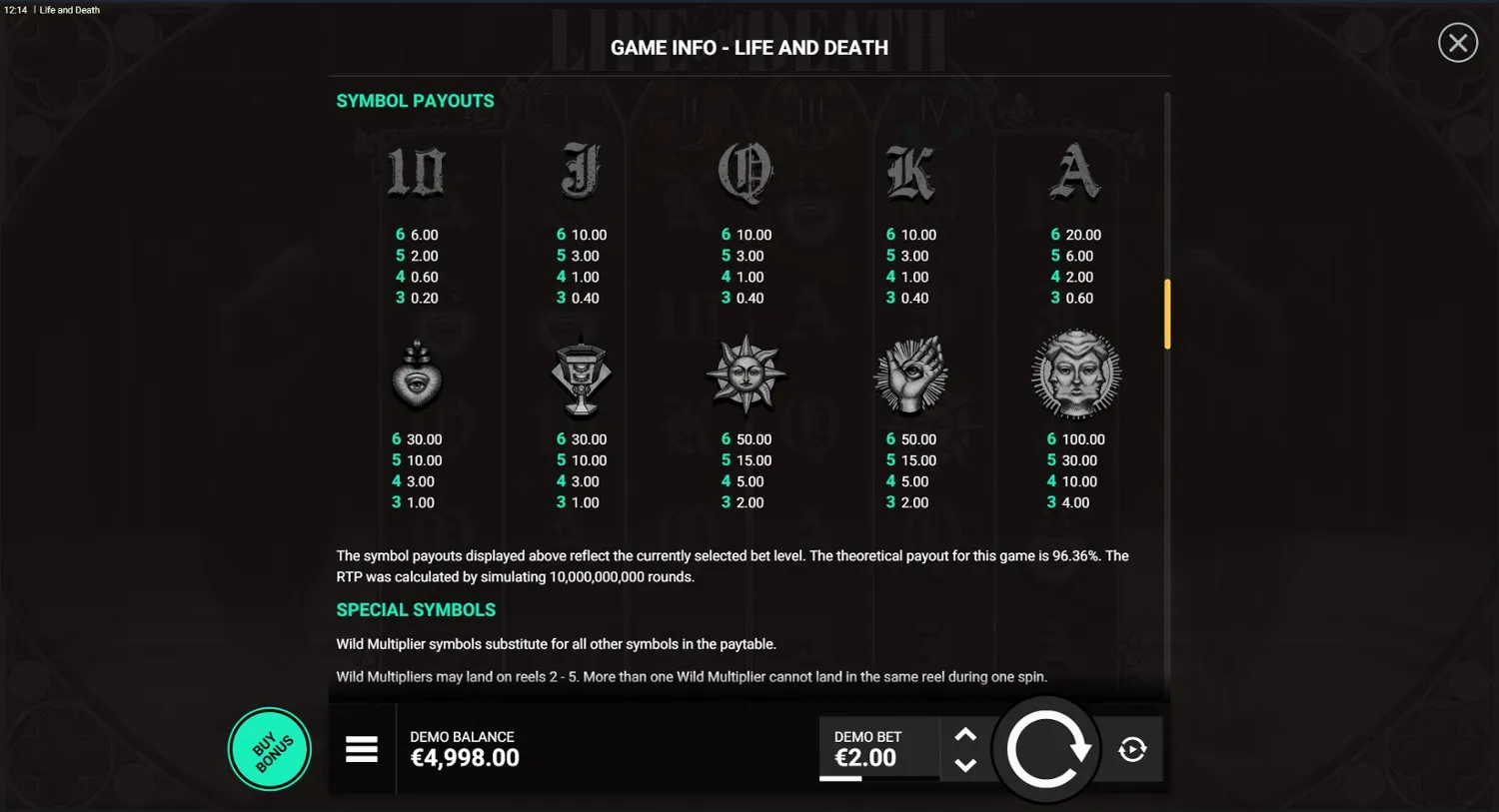Select the Ace symbol in the paytable
This screenshot has height=812, width=1499.
1075,172
